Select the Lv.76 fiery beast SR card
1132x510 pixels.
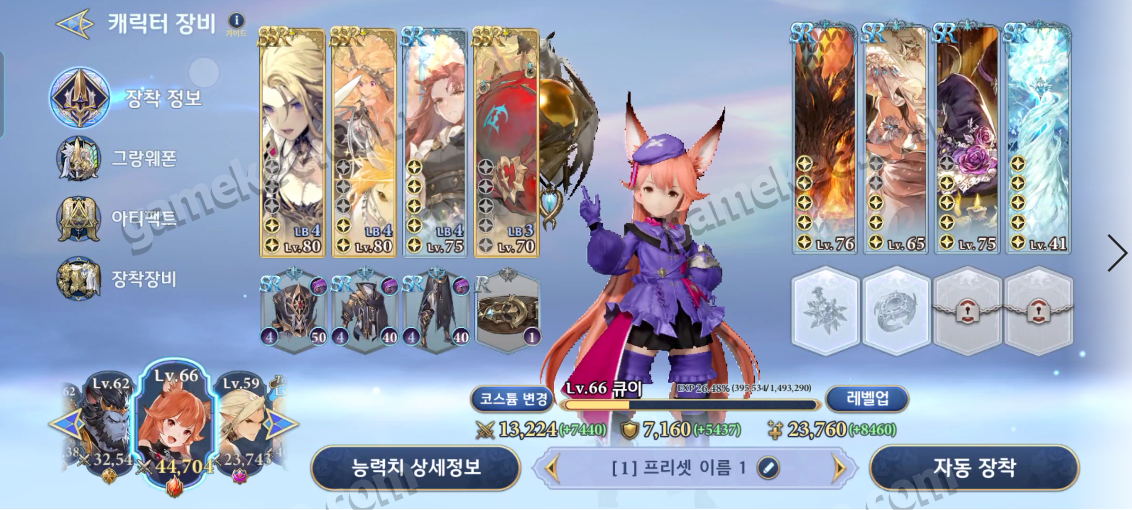[x=825, y=140]
